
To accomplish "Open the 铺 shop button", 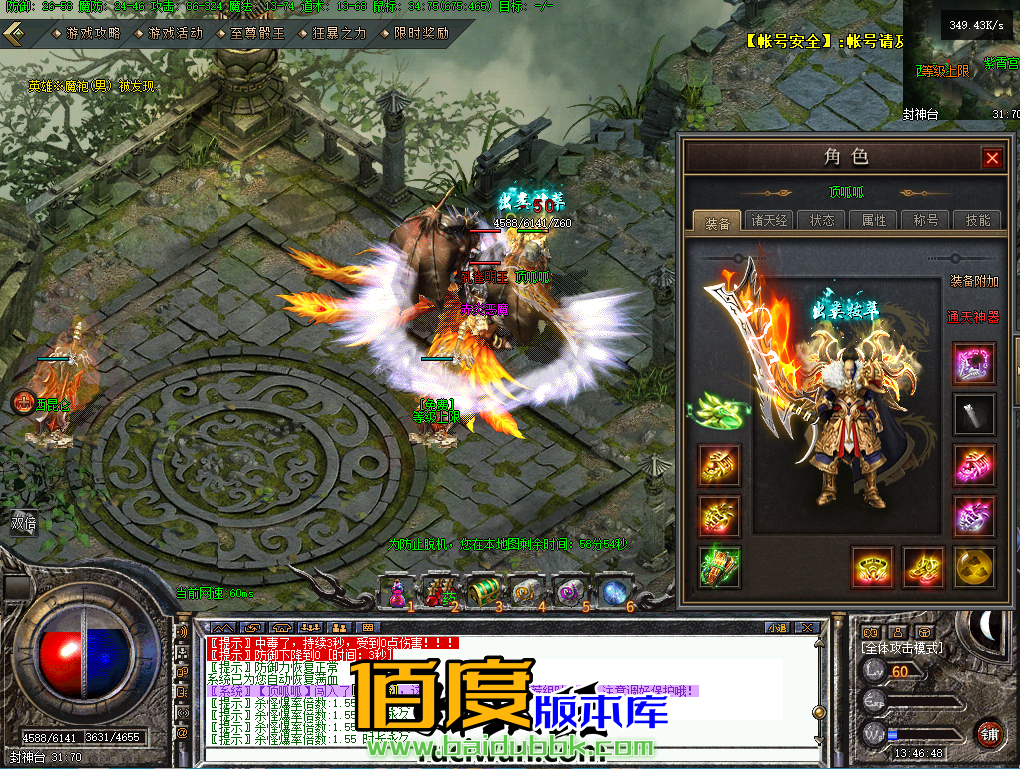I will (990, 734).
